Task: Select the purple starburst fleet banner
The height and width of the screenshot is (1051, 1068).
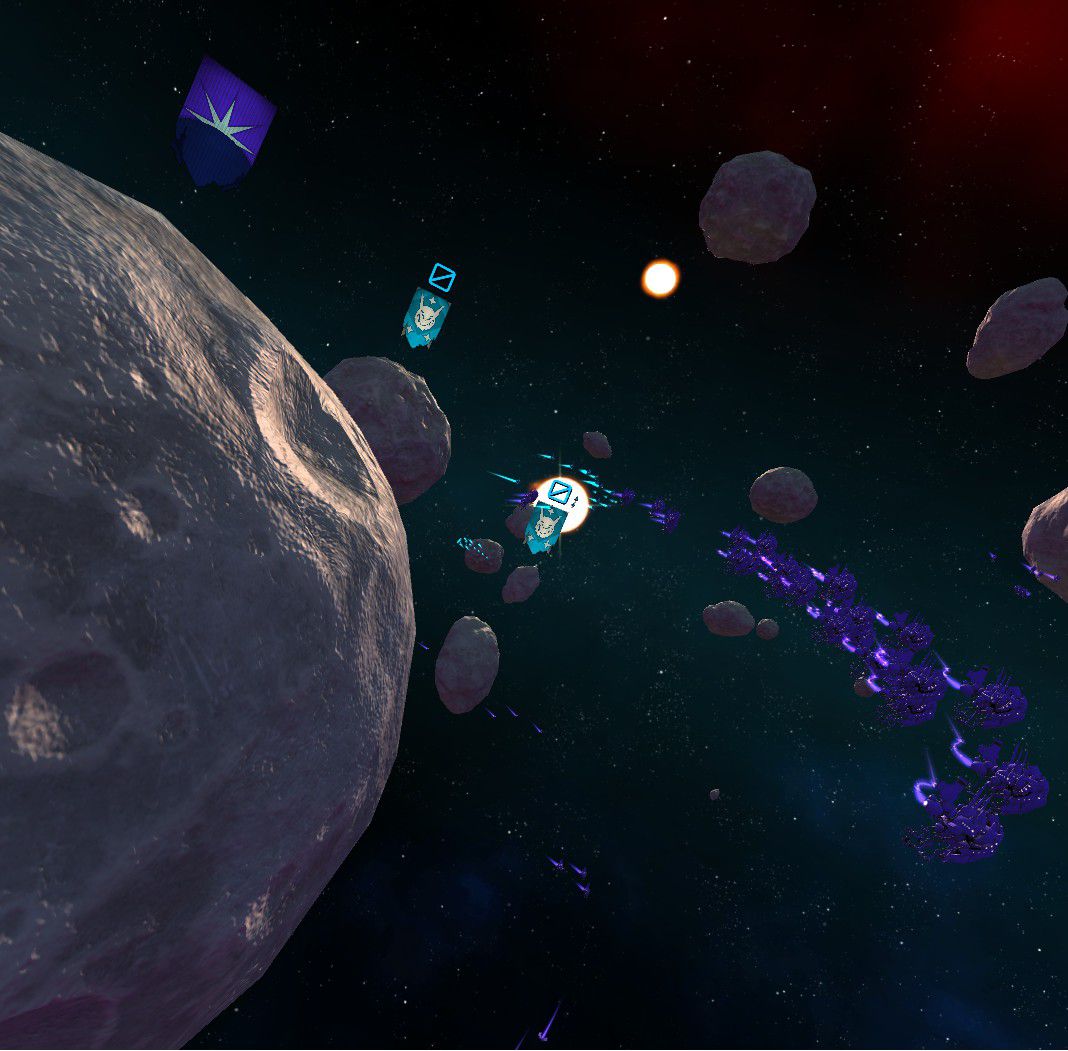Action: (225, 122)
